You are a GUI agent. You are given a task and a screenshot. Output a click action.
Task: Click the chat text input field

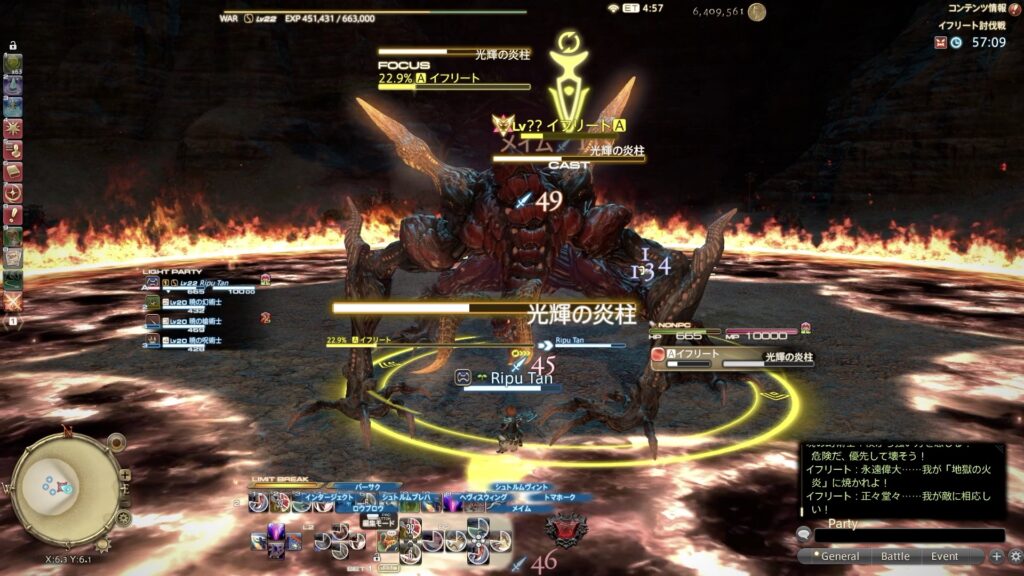tap(908, 536)
